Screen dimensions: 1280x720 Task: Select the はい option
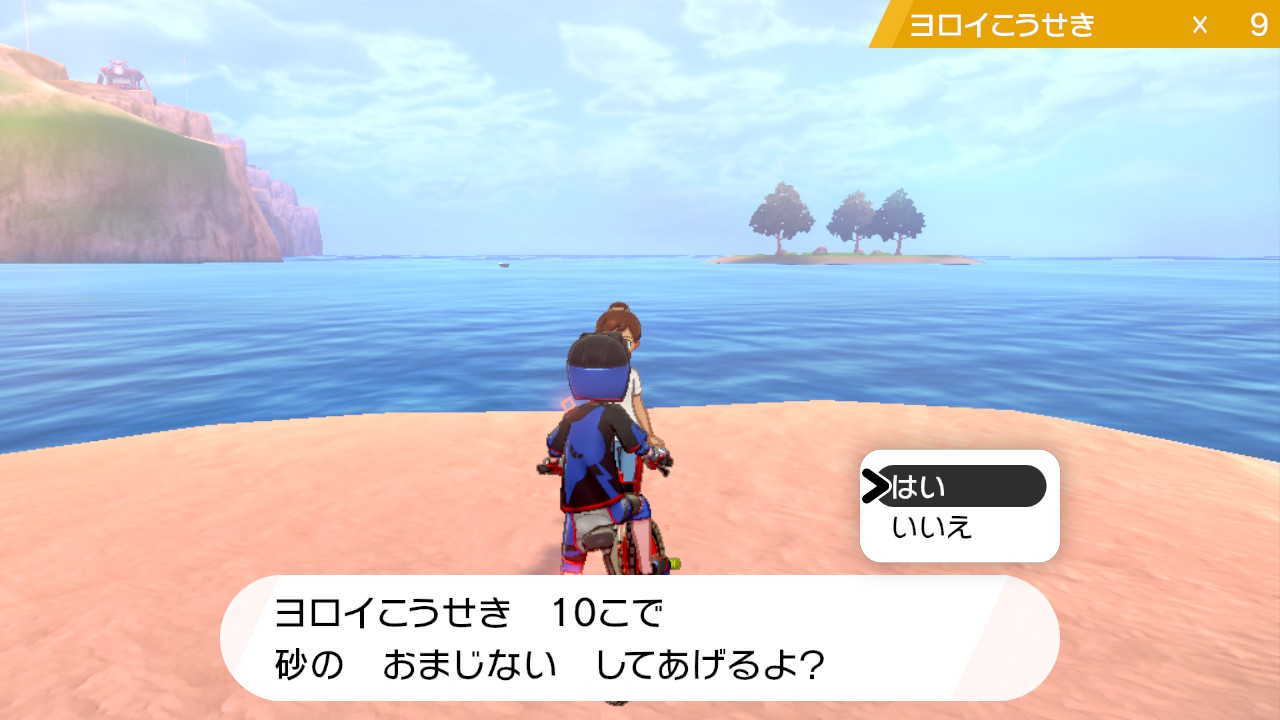(920, 486)
